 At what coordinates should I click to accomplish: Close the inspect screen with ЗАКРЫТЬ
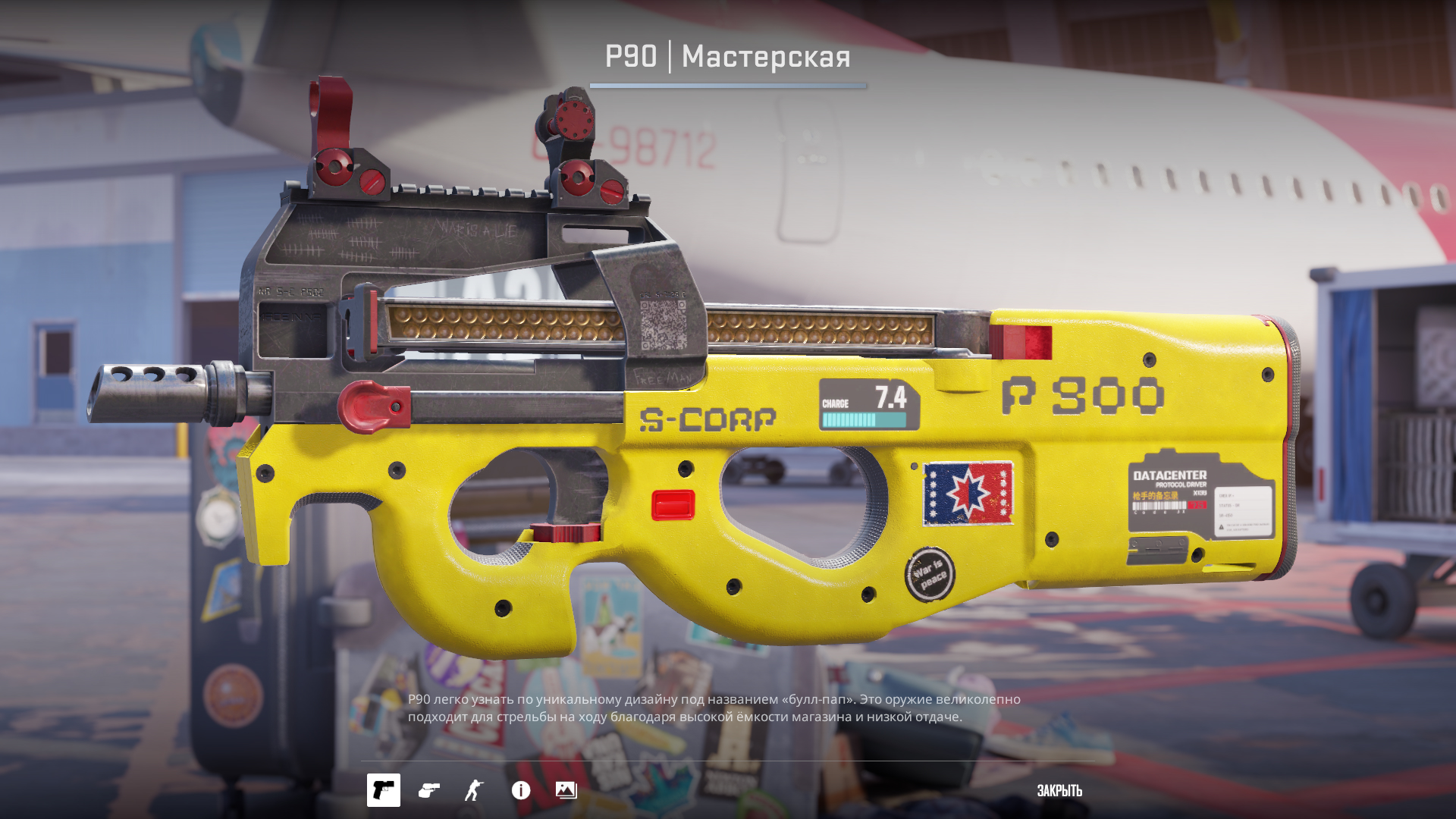1059,790
